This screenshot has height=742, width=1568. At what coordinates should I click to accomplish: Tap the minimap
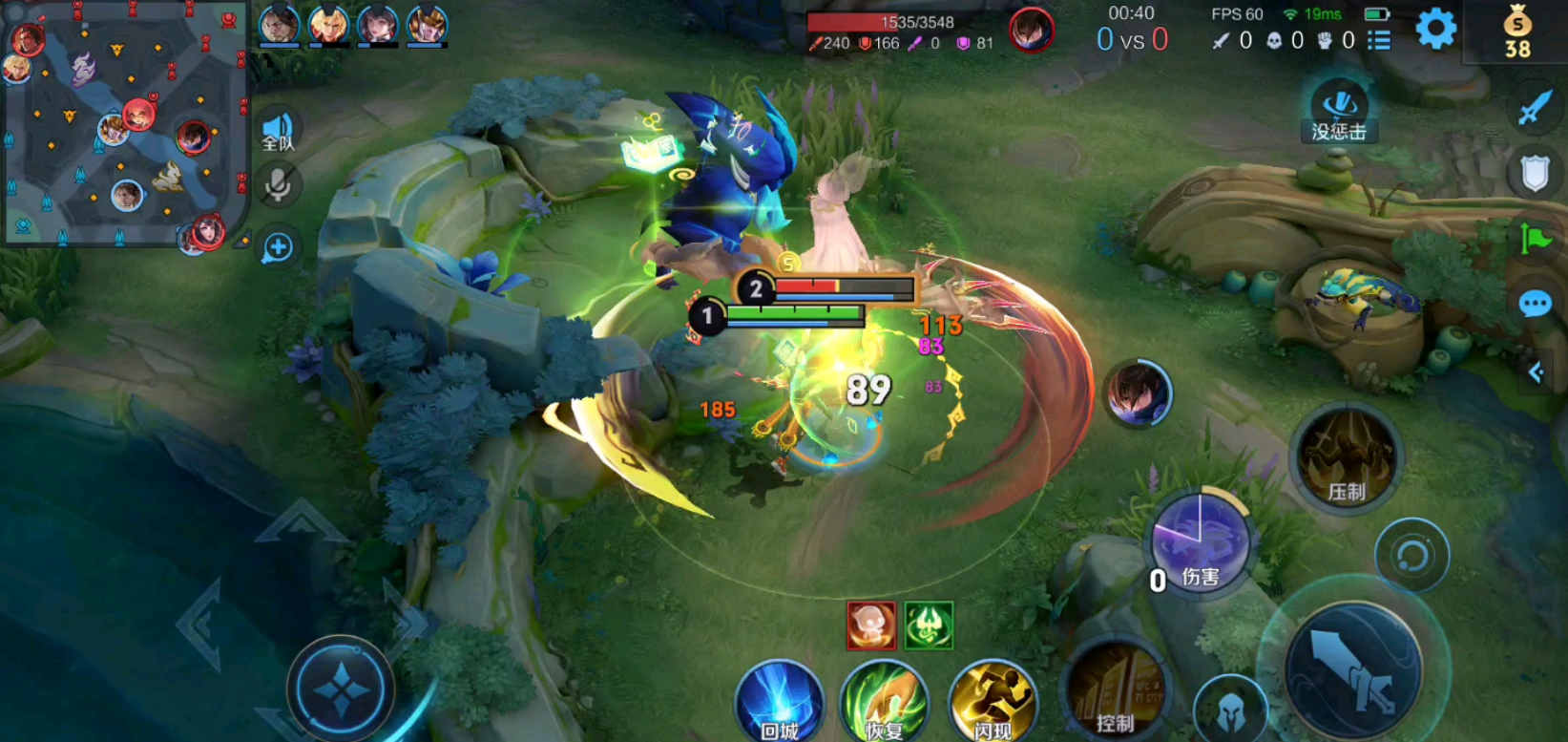coord(124,124)
